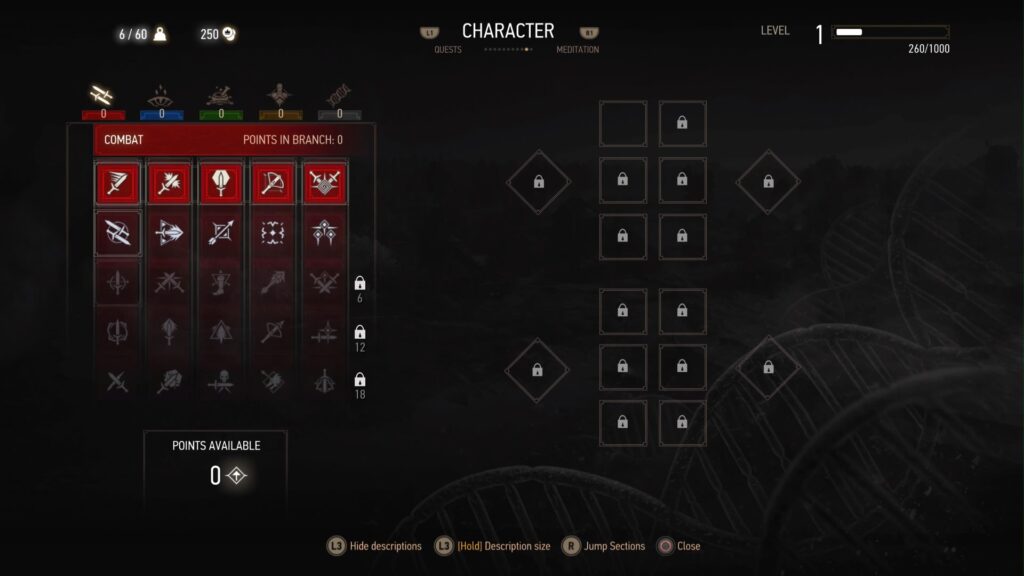
Task: Select the green Alchemy skill branch tab
Action: point(220,97)
